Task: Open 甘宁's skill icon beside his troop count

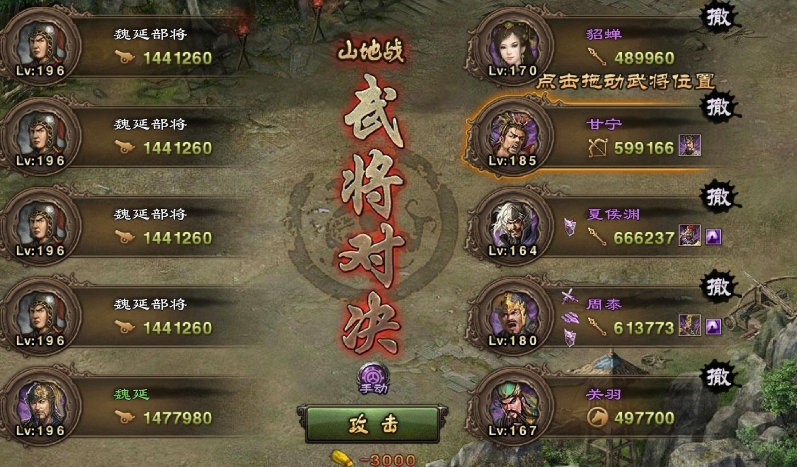Action: click(x=690, y=147)
